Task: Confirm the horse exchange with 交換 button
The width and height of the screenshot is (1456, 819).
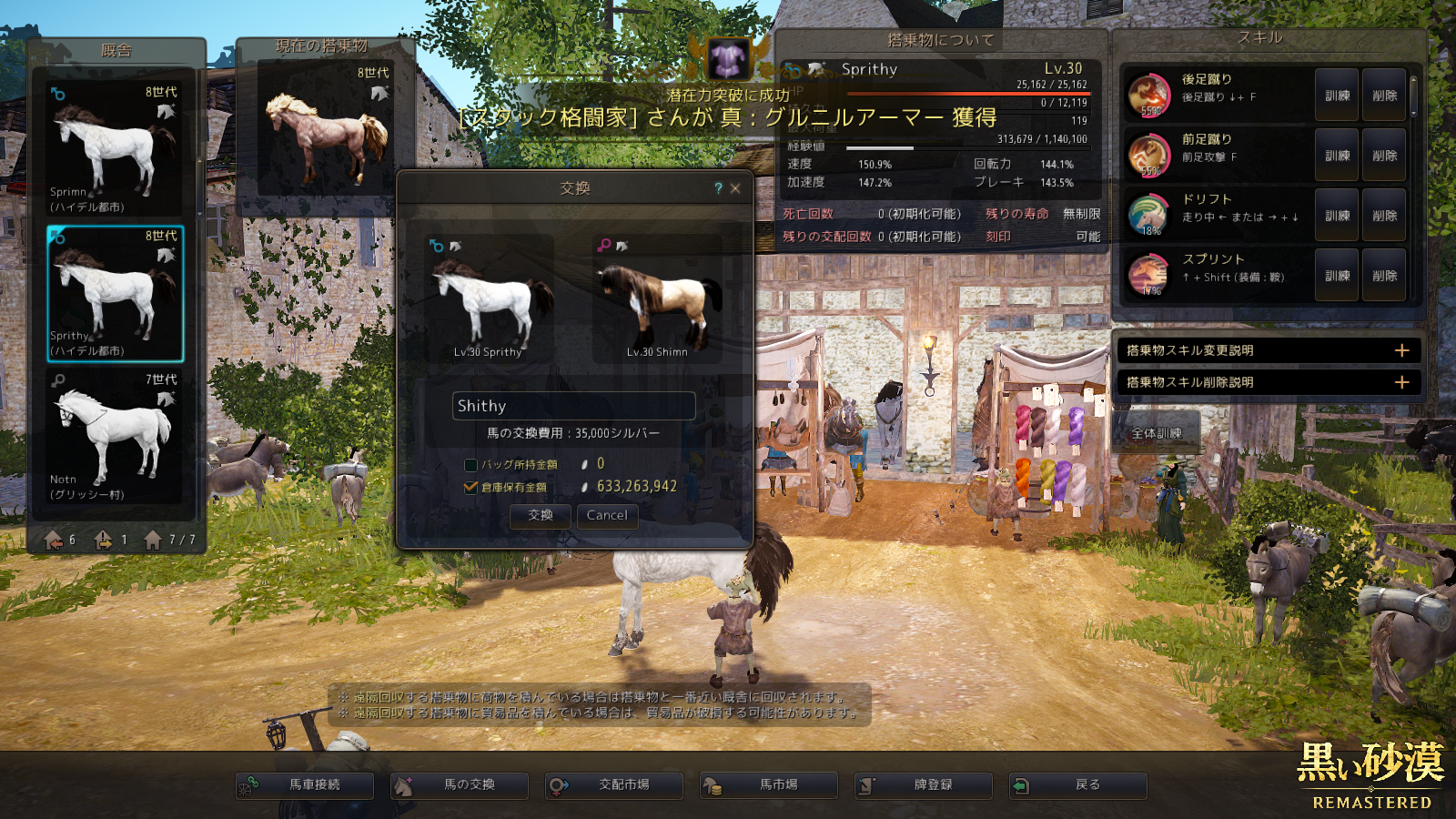Action: coord(541,515)
